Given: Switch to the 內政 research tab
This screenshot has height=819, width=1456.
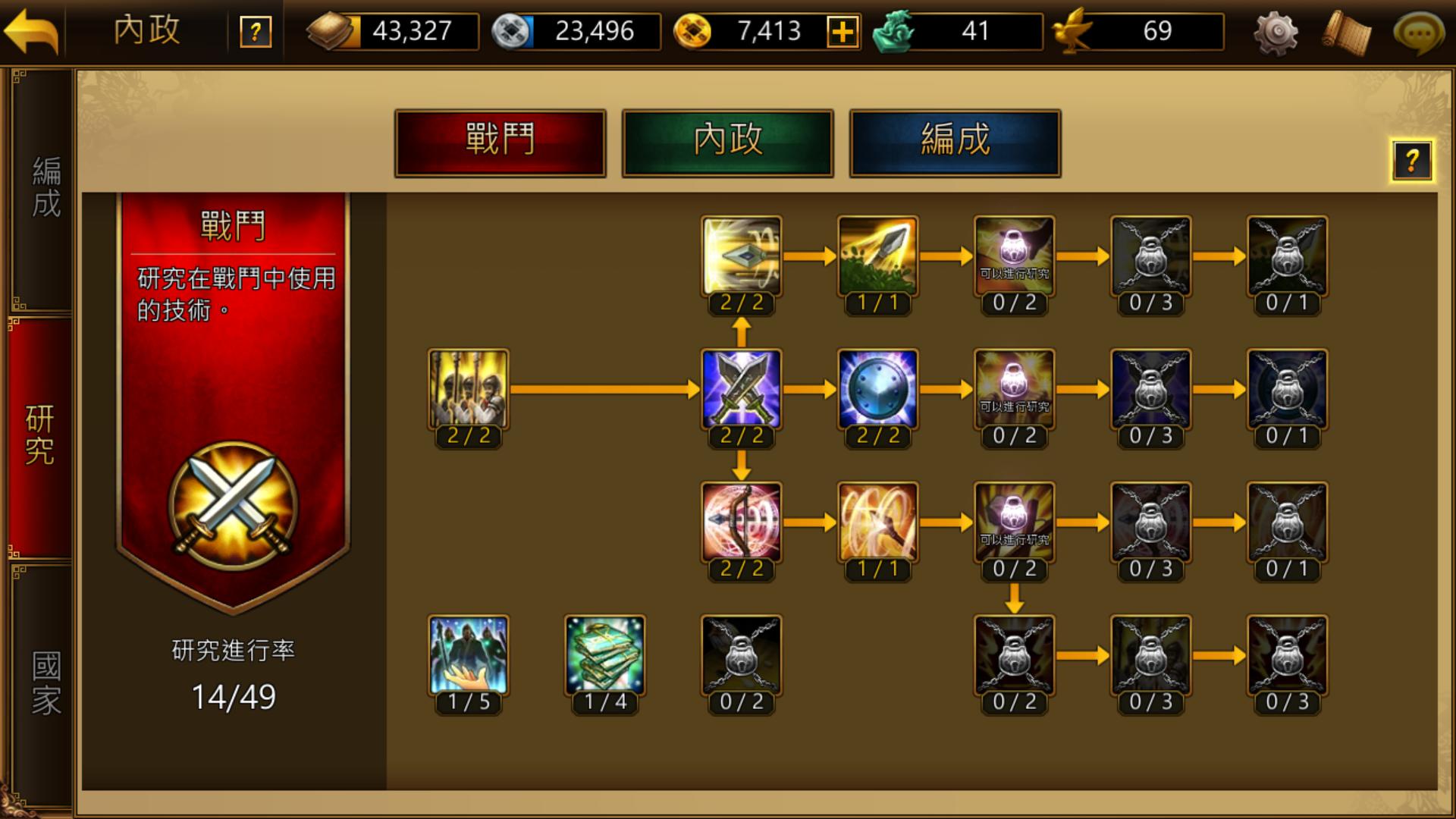Looking at the screenshot, I should pos(727,143).
